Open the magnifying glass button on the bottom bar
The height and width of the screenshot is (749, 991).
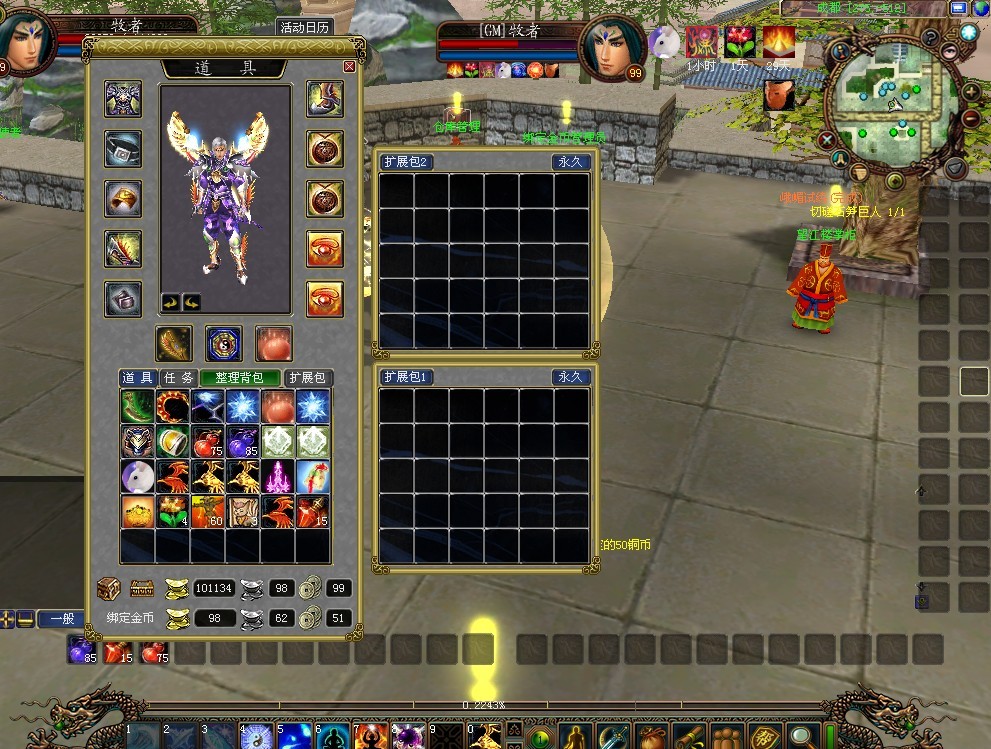[800, 736]
